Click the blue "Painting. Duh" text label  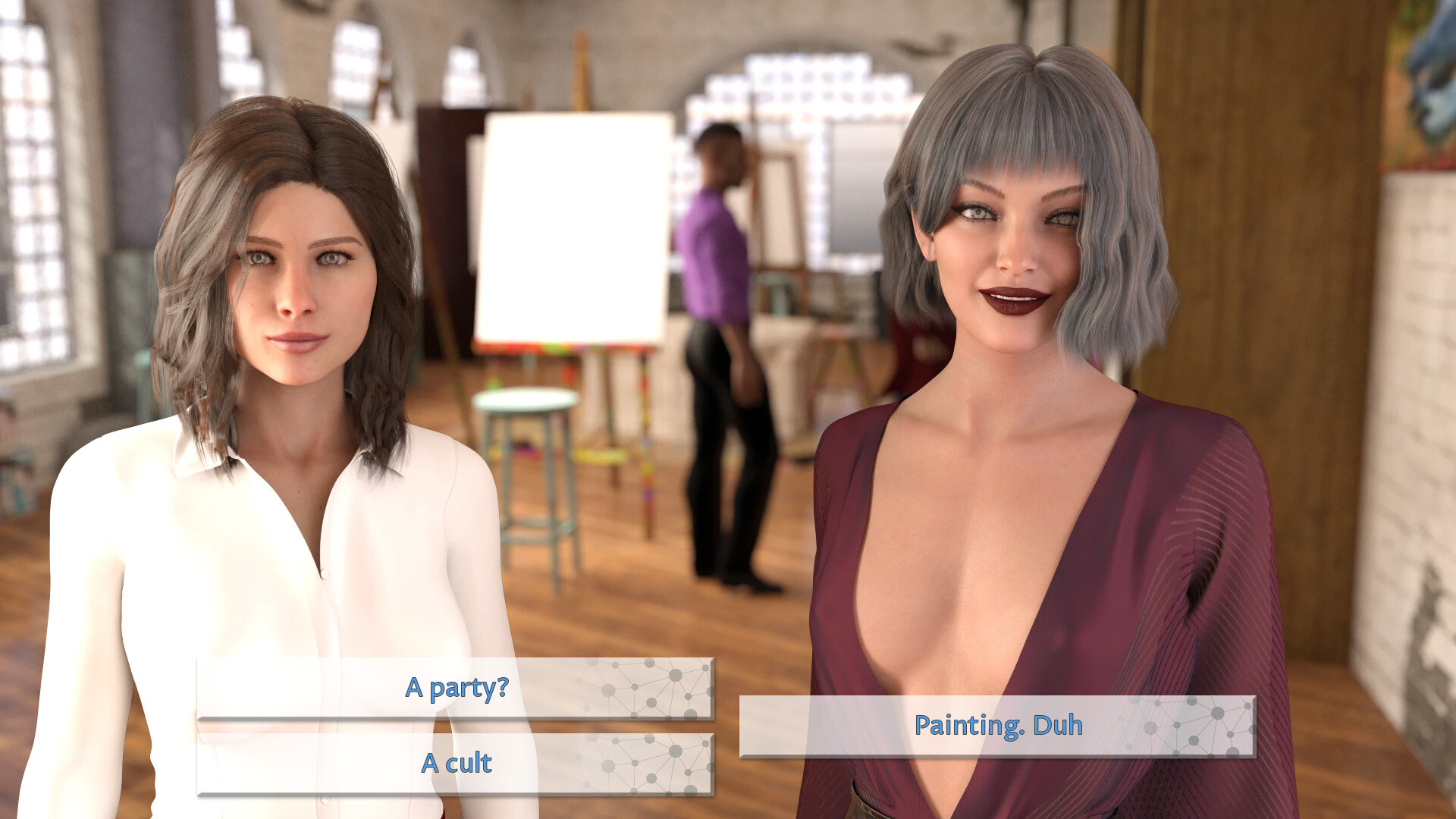997,726
